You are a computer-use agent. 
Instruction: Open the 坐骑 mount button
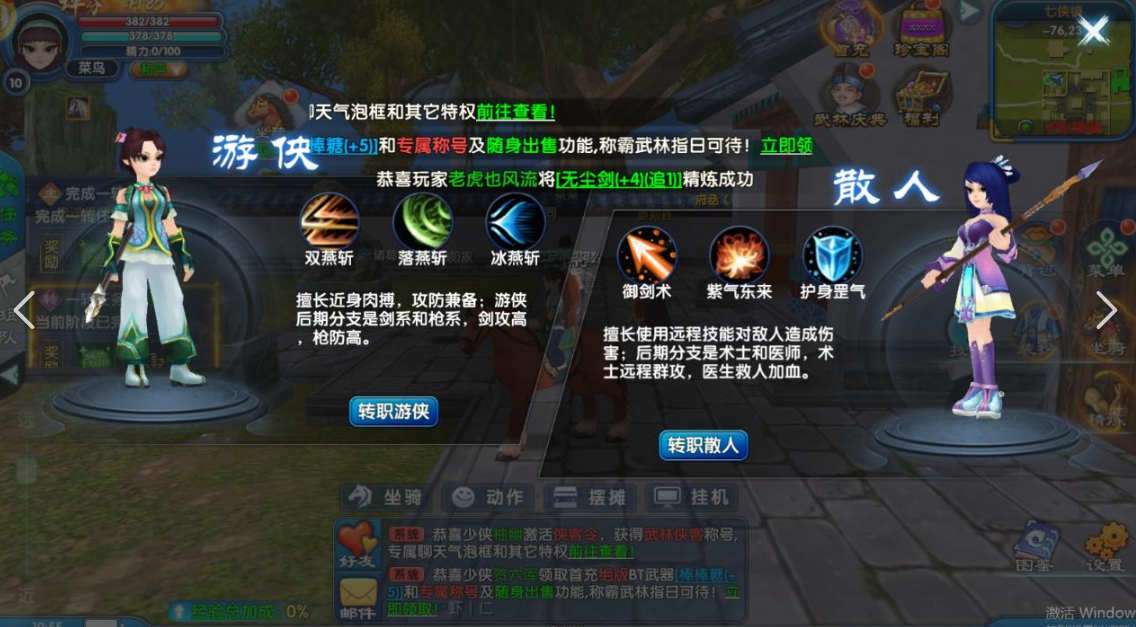coord(387,497)
